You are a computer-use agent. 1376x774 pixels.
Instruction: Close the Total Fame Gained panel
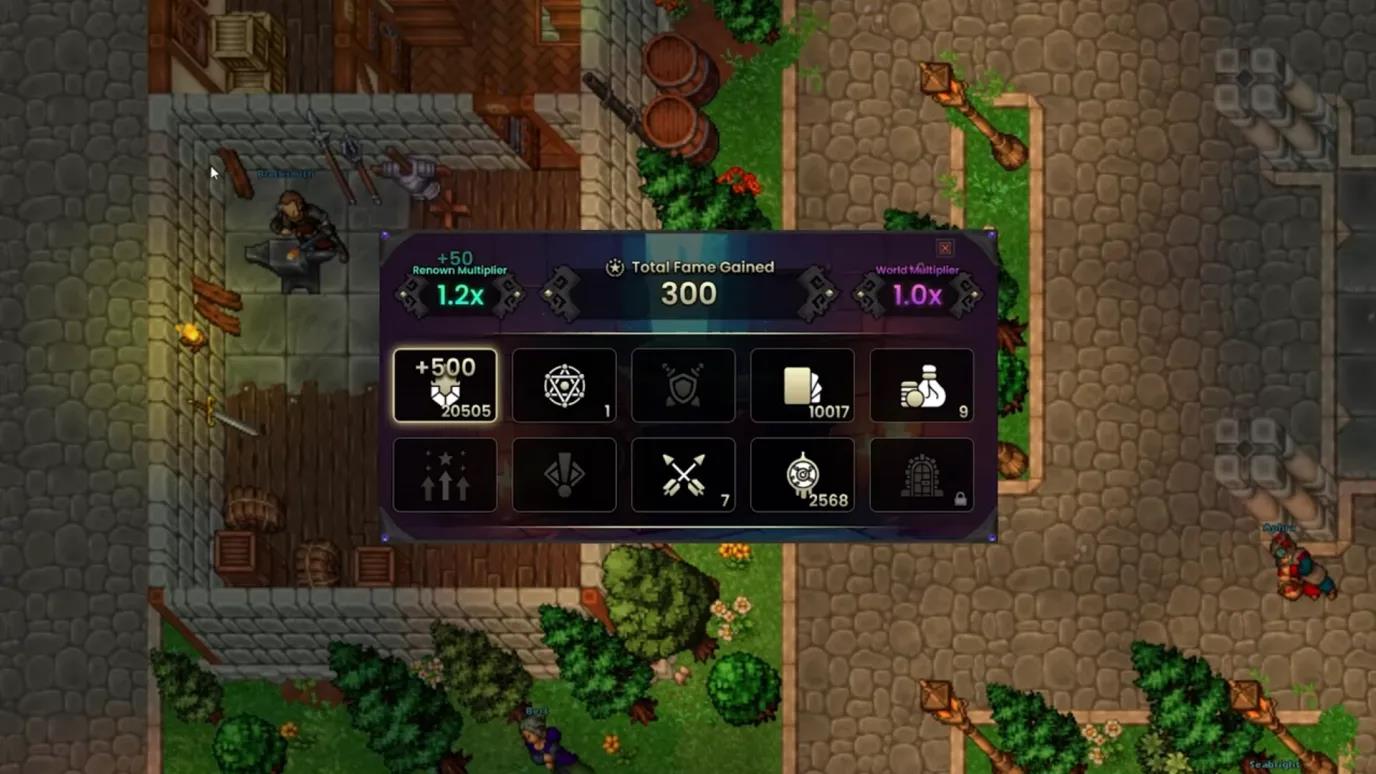pos(944,248)
